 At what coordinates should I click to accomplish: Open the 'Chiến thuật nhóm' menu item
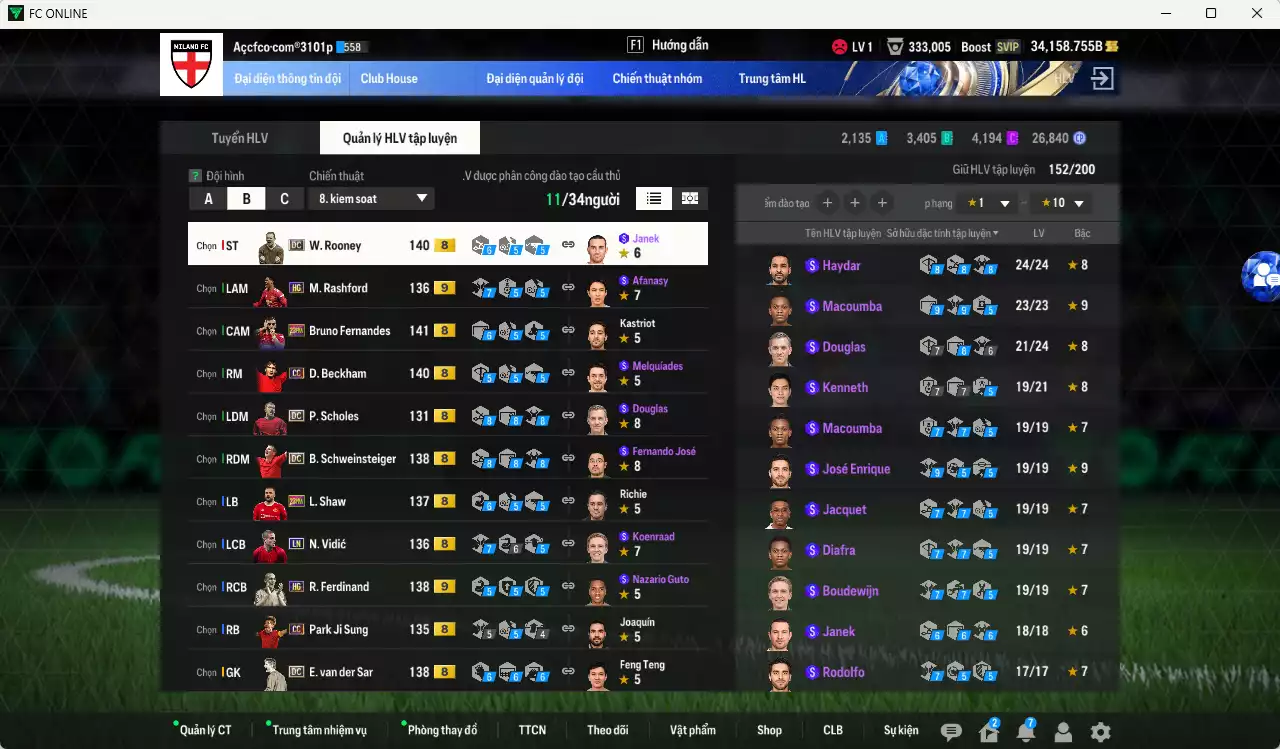point(657,78)
